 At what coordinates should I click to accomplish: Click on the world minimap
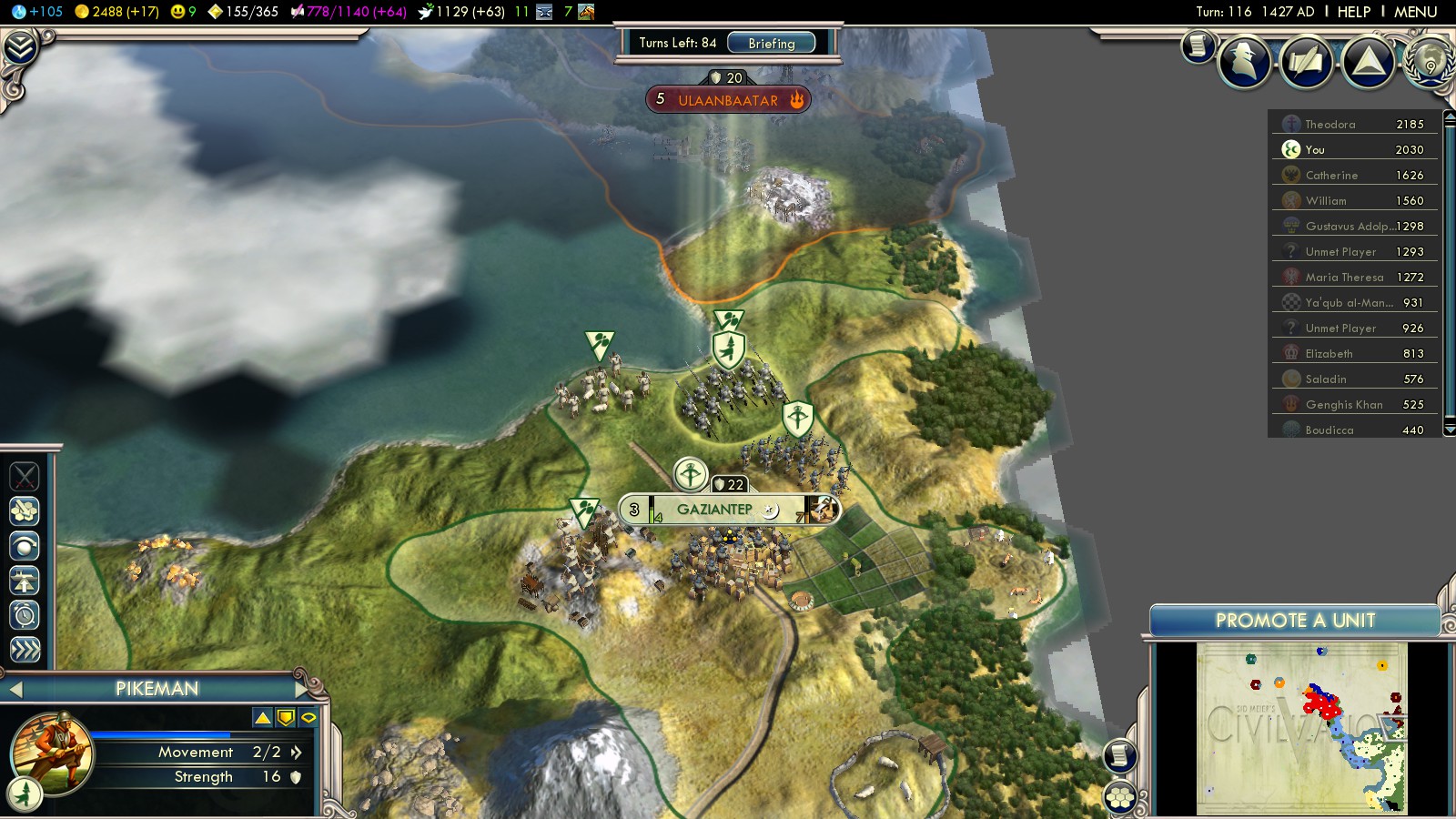pyautogui.click(x=1301, y=728)
